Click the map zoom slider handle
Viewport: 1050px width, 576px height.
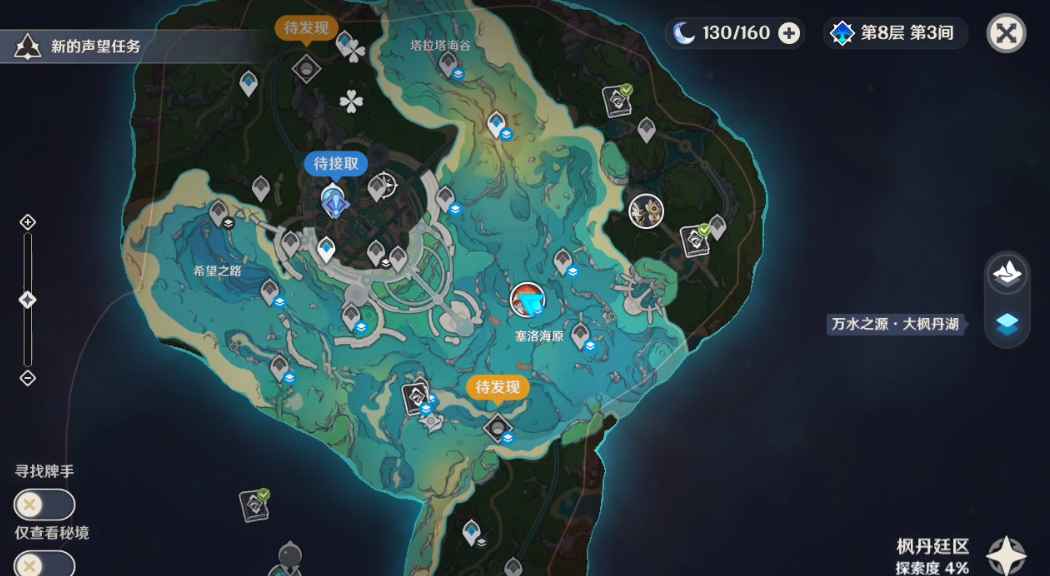tap(28, 300)
